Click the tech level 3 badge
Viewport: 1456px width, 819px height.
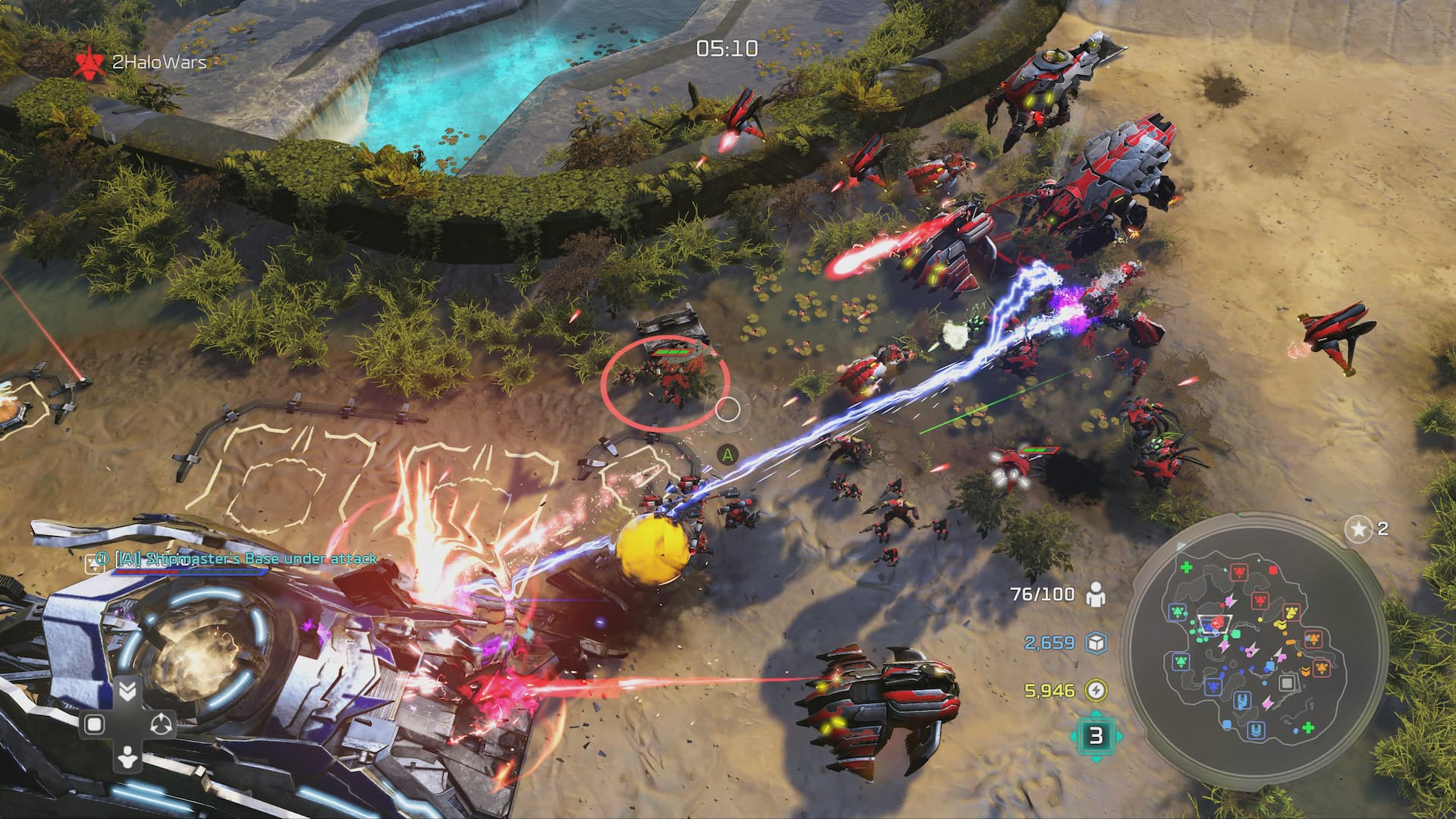(1095, 736)
